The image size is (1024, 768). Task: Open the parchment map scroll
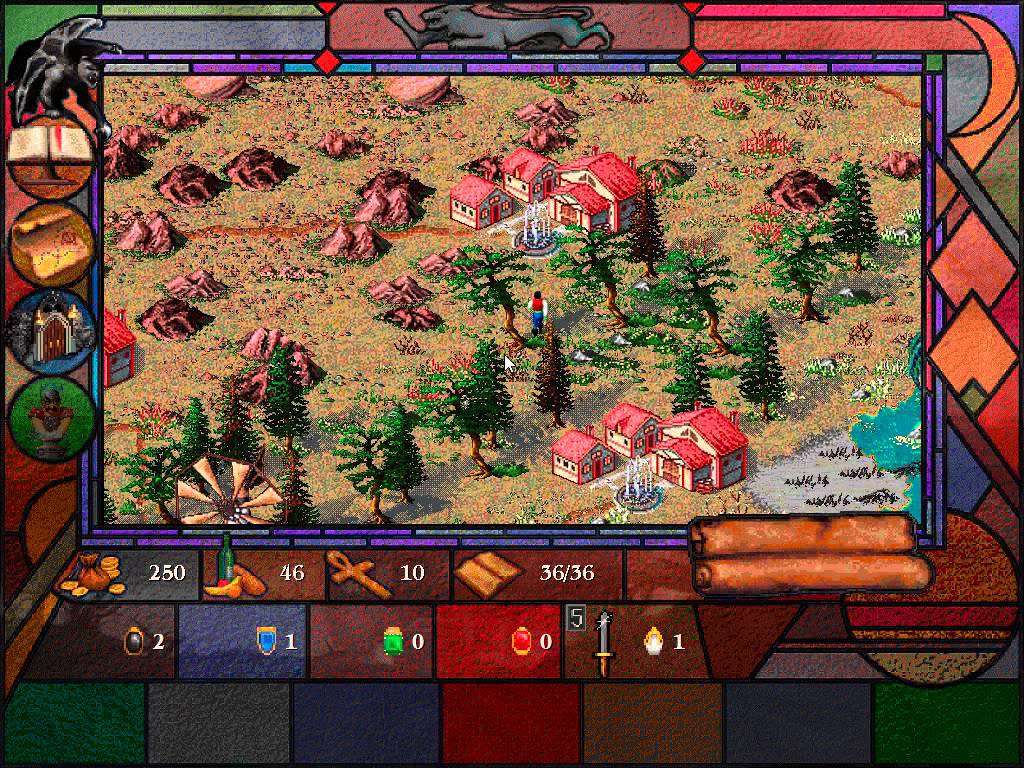(53, 239)
